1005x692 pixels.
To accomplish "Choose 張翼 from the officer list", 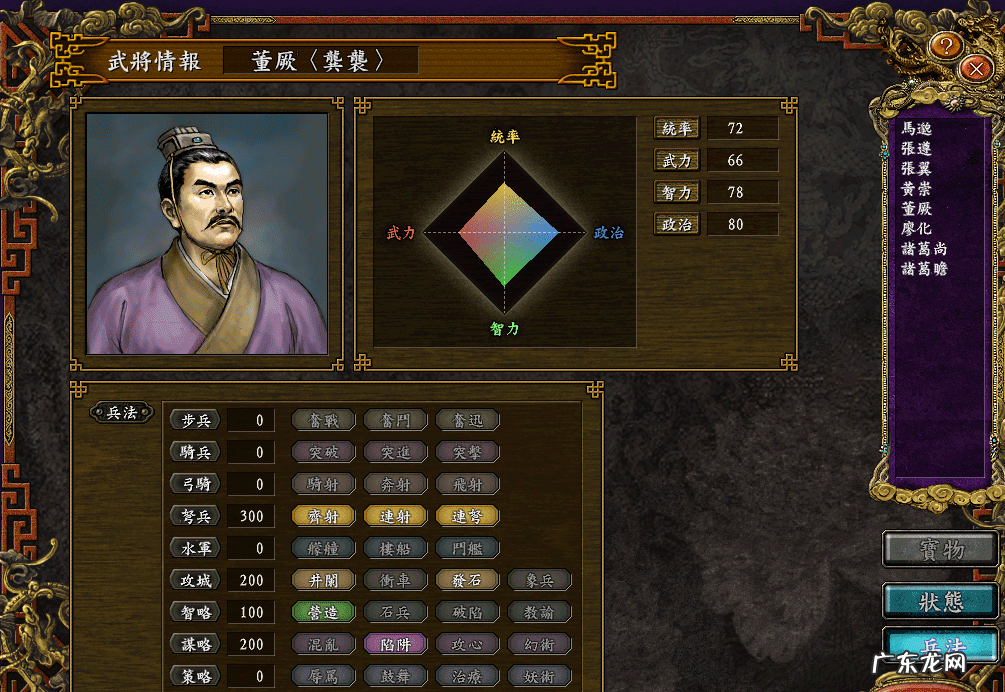I will pyautogui.click(x=917, y=169).
